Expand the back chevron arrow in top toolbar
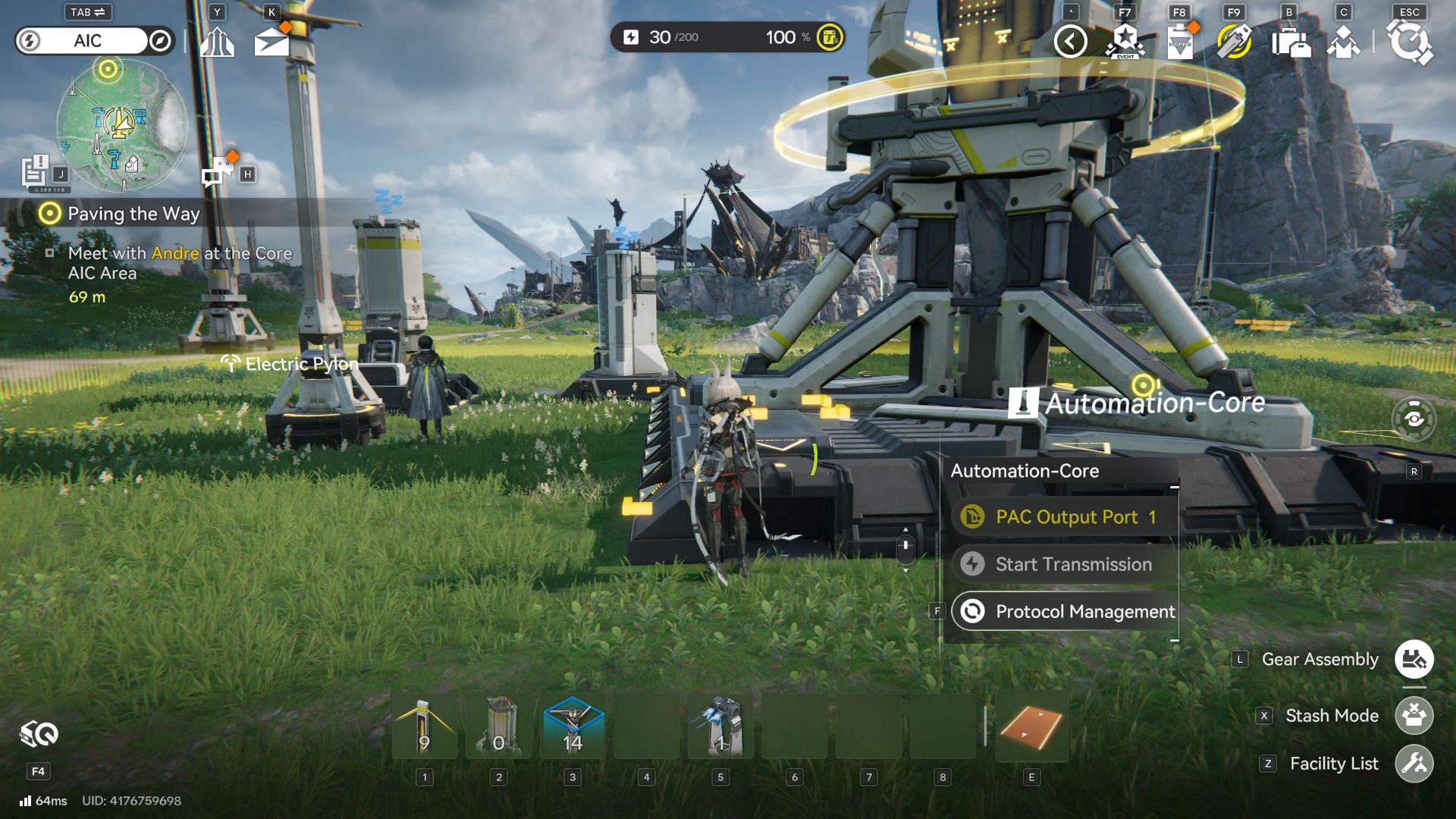 coord(1070,42)
